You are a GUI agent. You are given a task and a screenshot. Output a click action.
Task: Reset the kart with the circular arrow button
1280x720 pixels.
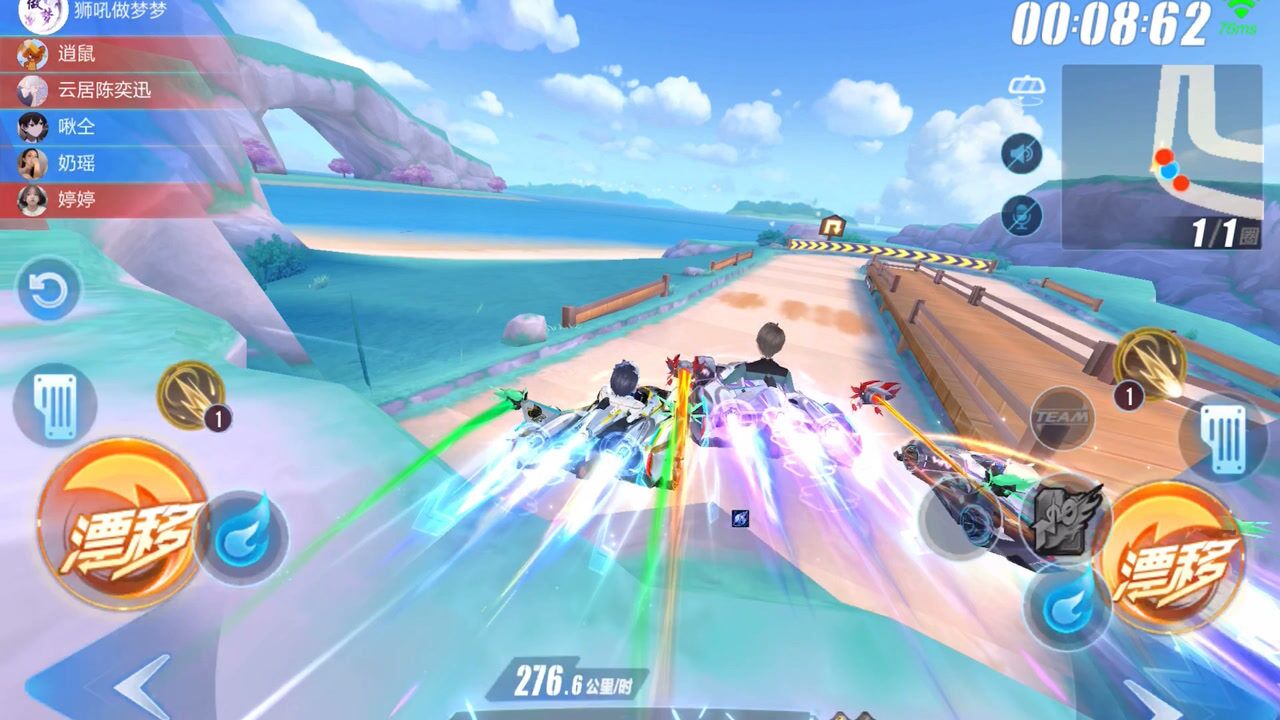click(48, 290)
